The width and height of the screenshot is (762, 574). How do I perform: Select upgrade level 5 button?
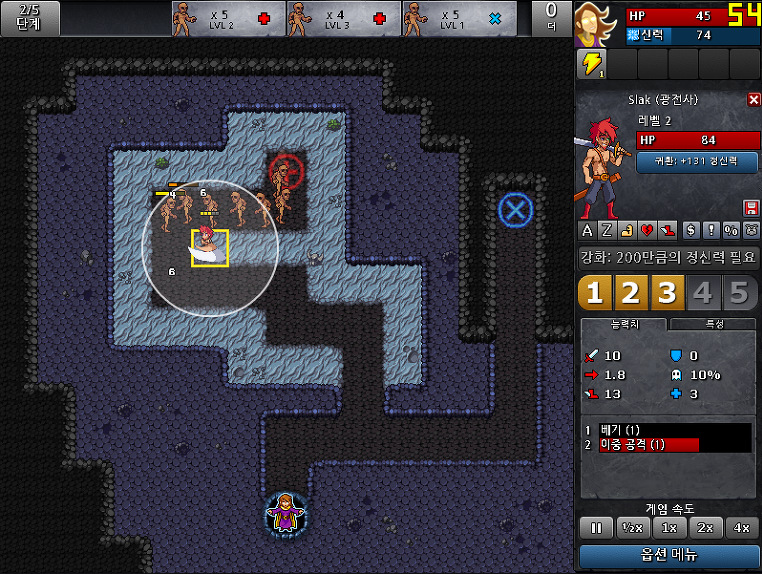[739, 293]
